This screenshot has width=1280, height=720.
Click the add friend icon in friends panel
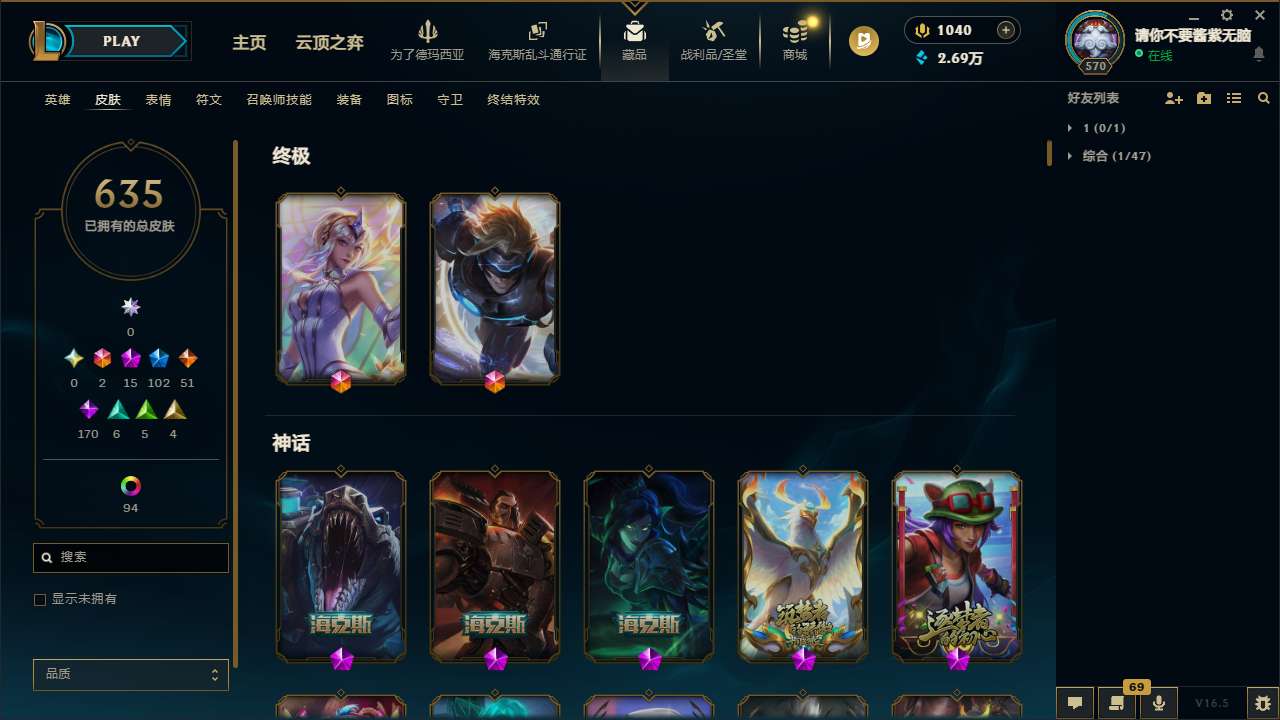(x=1173, y=98)
